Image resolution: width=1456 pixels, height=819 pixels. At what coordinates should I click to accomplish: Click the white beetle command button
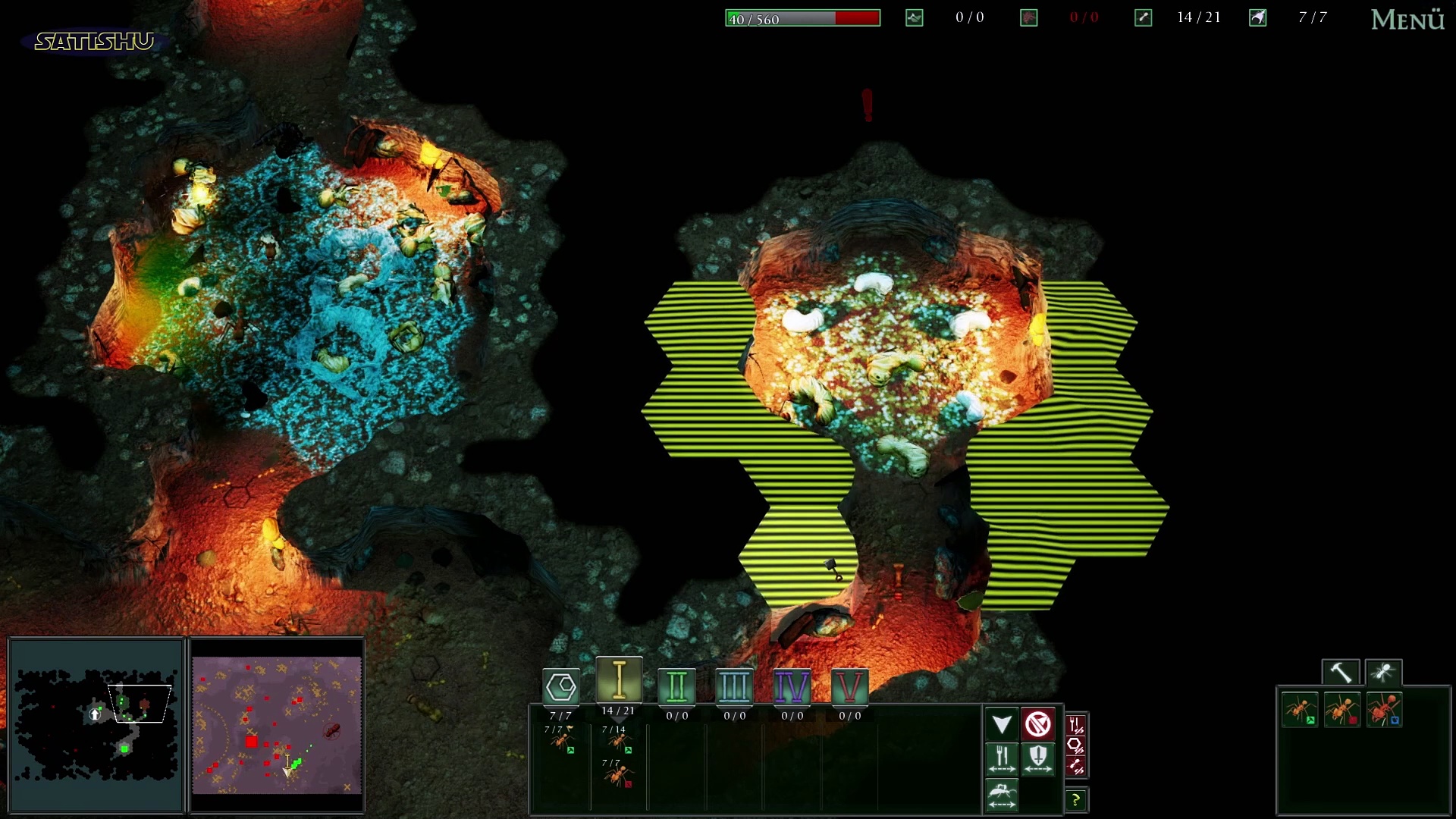[x=1002, y=795]
